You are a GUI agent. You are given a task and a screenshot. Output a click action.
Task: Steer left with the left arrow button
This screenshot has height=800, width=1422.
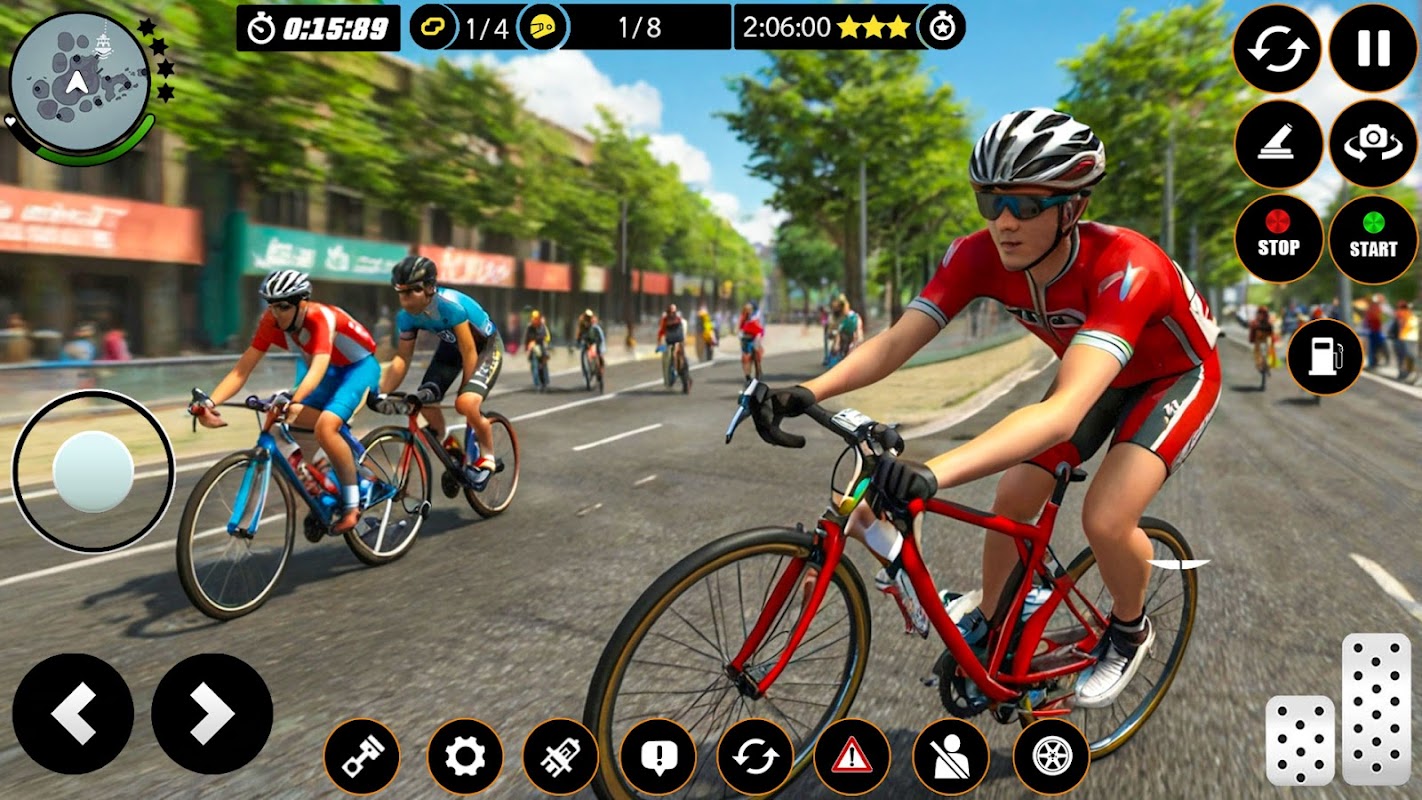[73, 714]
